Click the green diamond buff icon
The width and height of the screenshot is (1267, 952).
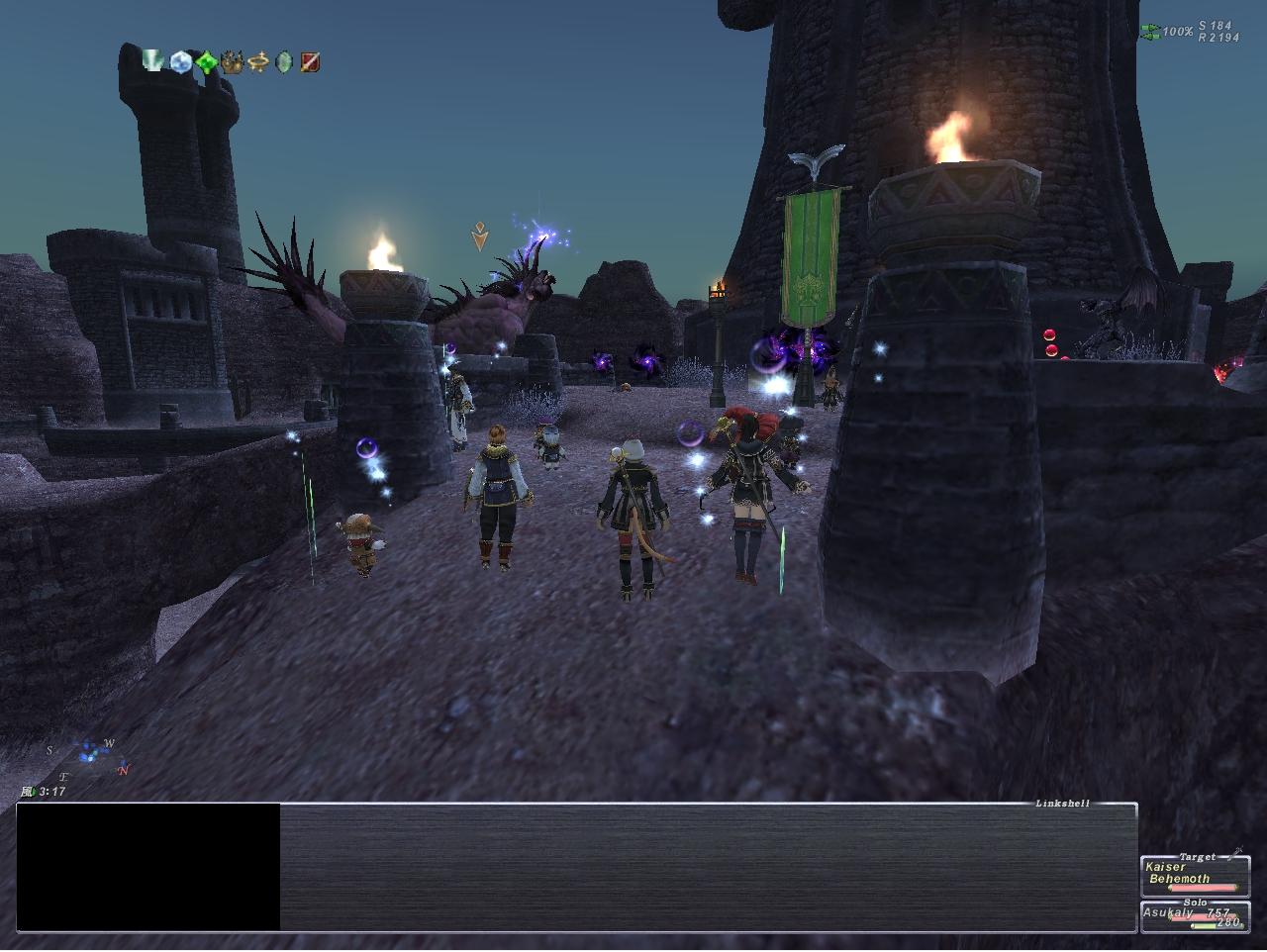206,63
